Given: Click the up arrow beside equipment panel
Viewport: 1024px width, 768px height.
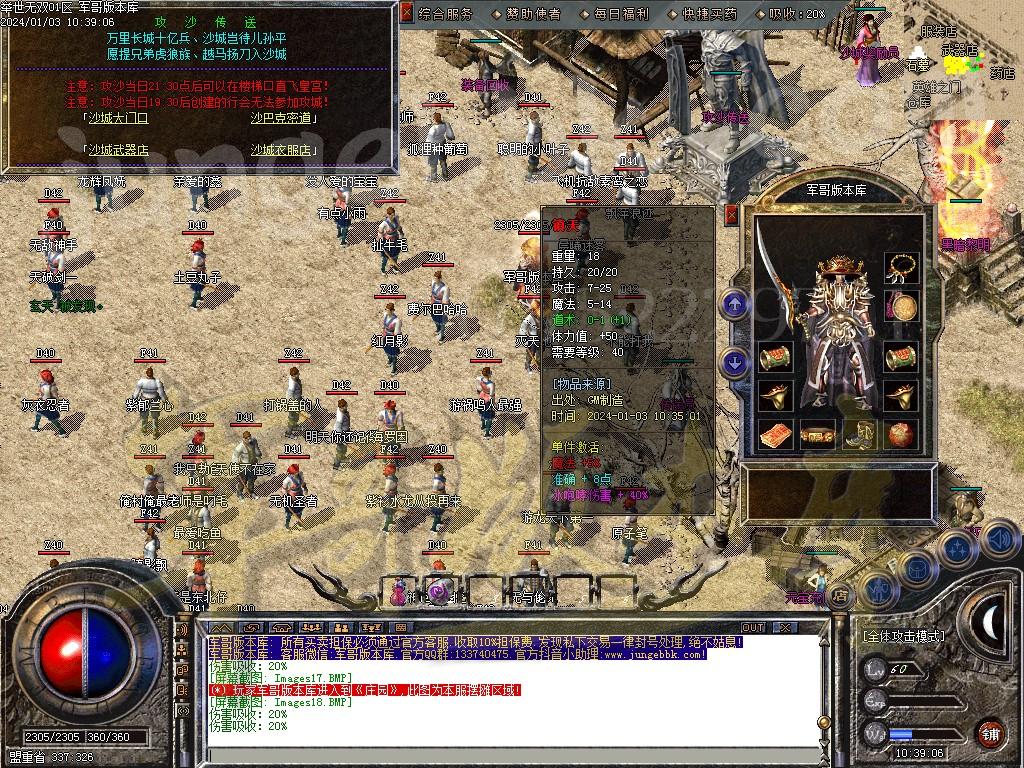Looking at the screenshot, I should tap(735, 304).
